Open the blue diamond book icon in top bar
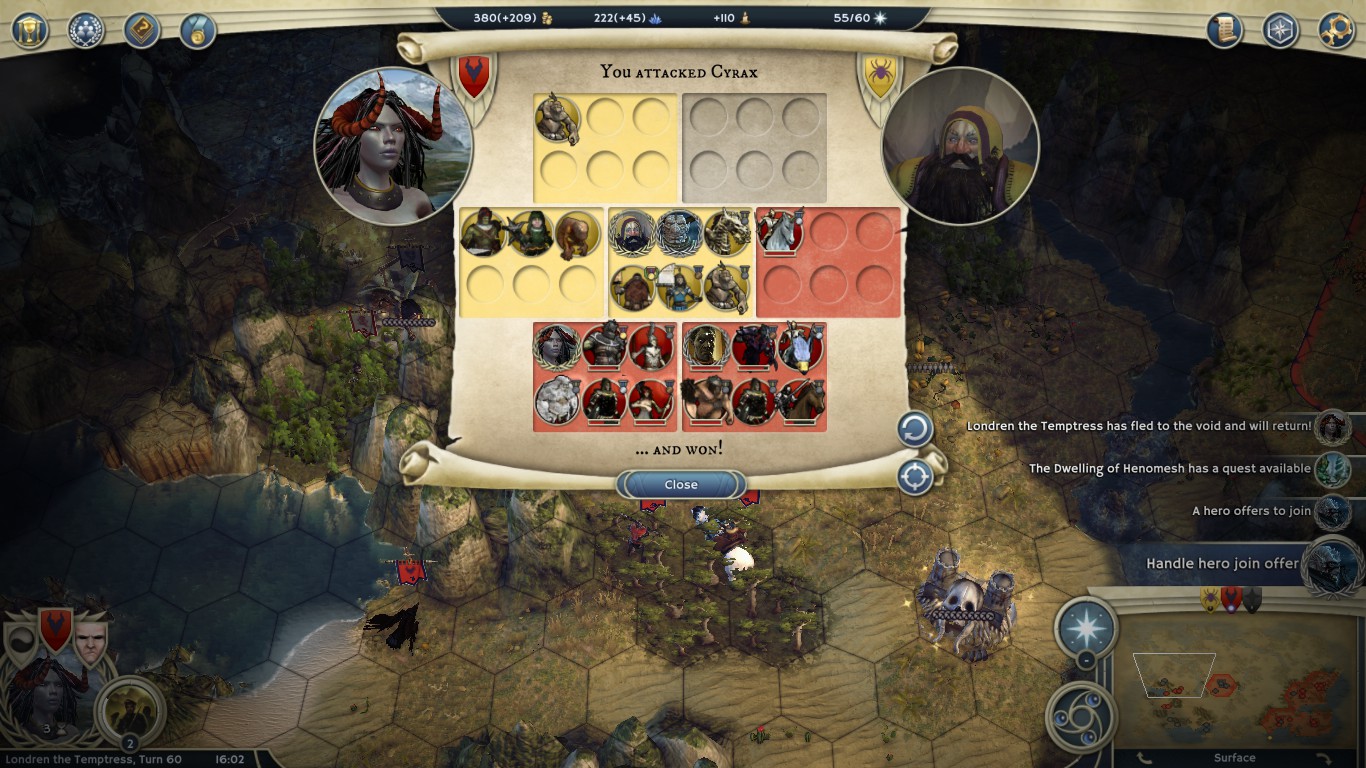 [x=142, y=30]
